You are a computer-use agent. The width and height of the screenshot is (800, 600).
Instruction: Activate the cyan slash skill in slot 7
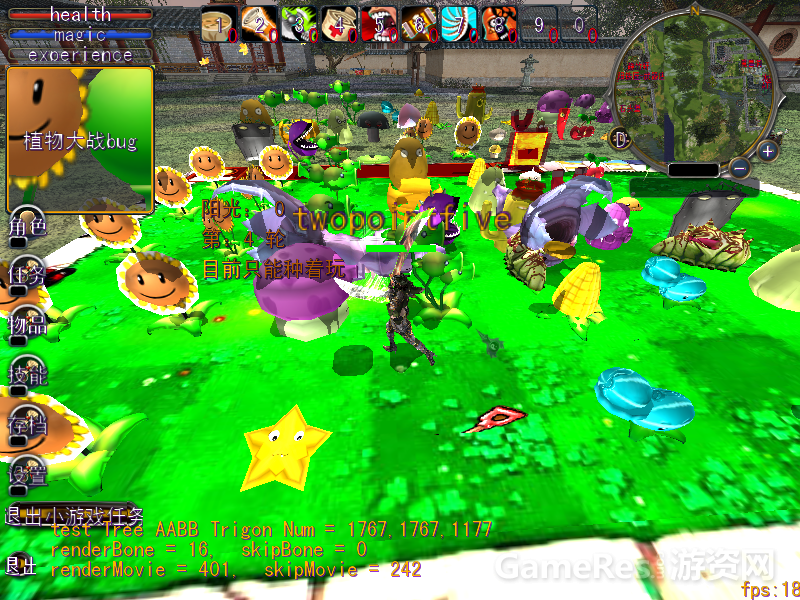click(x=459, y=24)
